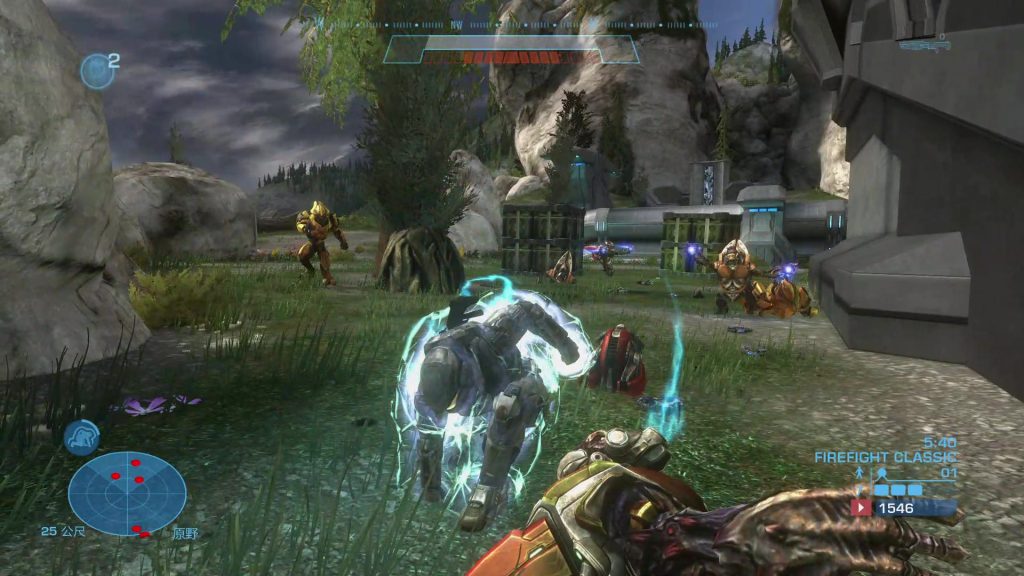Click the red arrow score icon

click(x=860, y=508)
